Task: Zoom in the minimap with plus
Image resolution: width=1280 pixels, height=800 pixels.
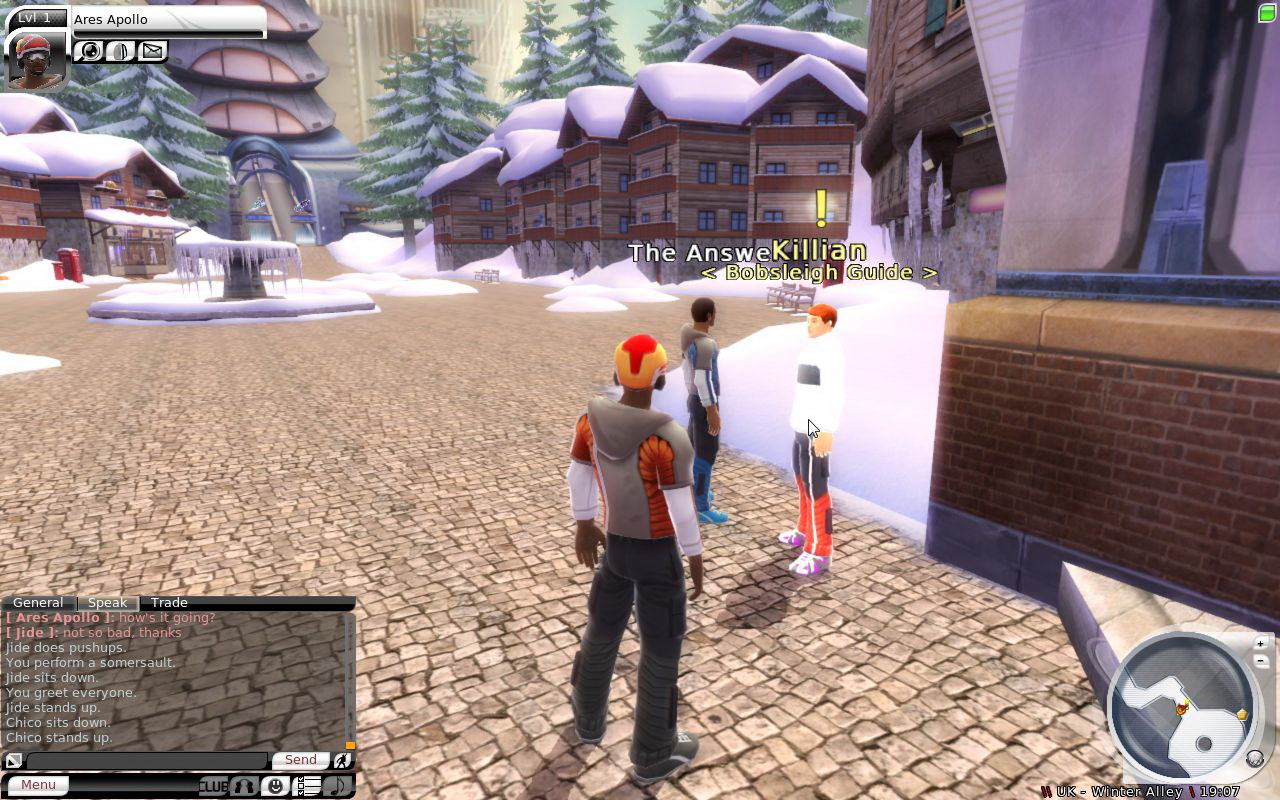Action: click(x=1261, y=643)
